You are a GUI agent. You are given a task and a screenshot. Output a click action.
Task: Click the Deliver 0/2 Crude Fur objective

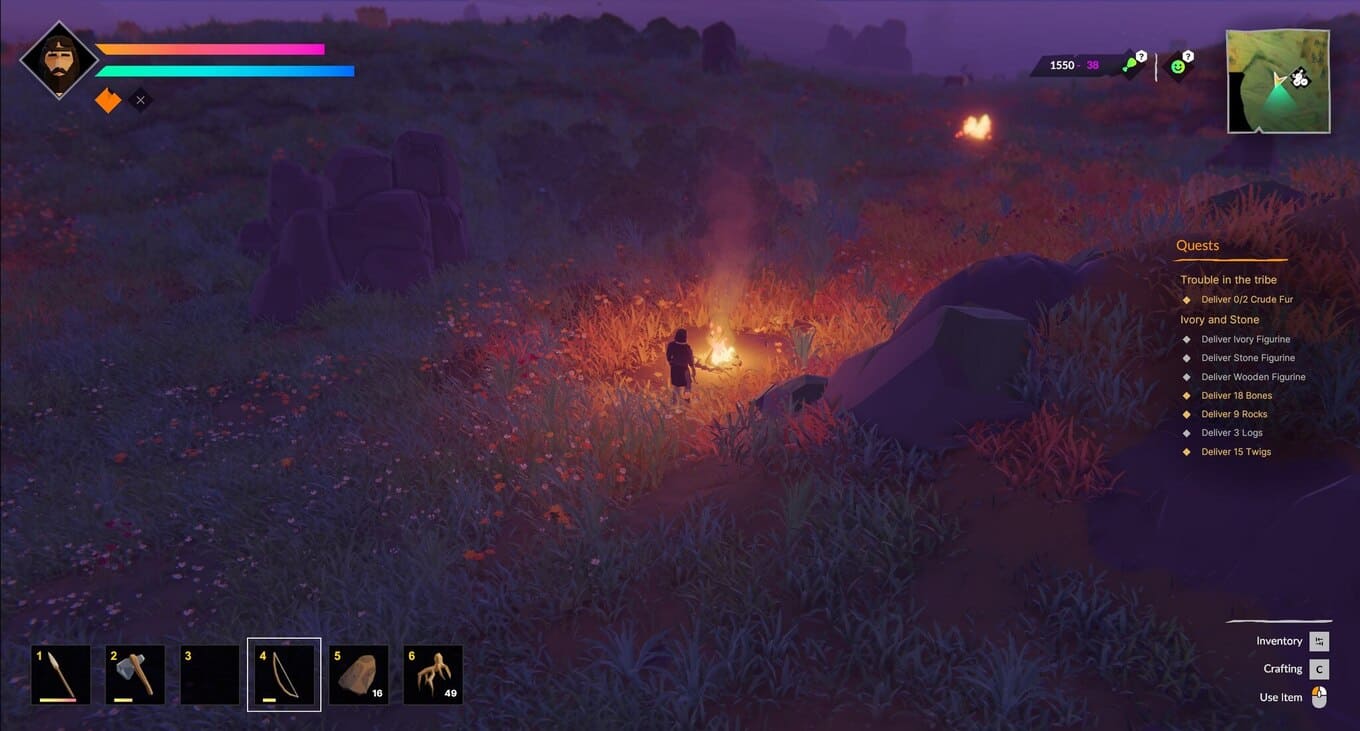pyautogui.click(x=1247, y=299)
